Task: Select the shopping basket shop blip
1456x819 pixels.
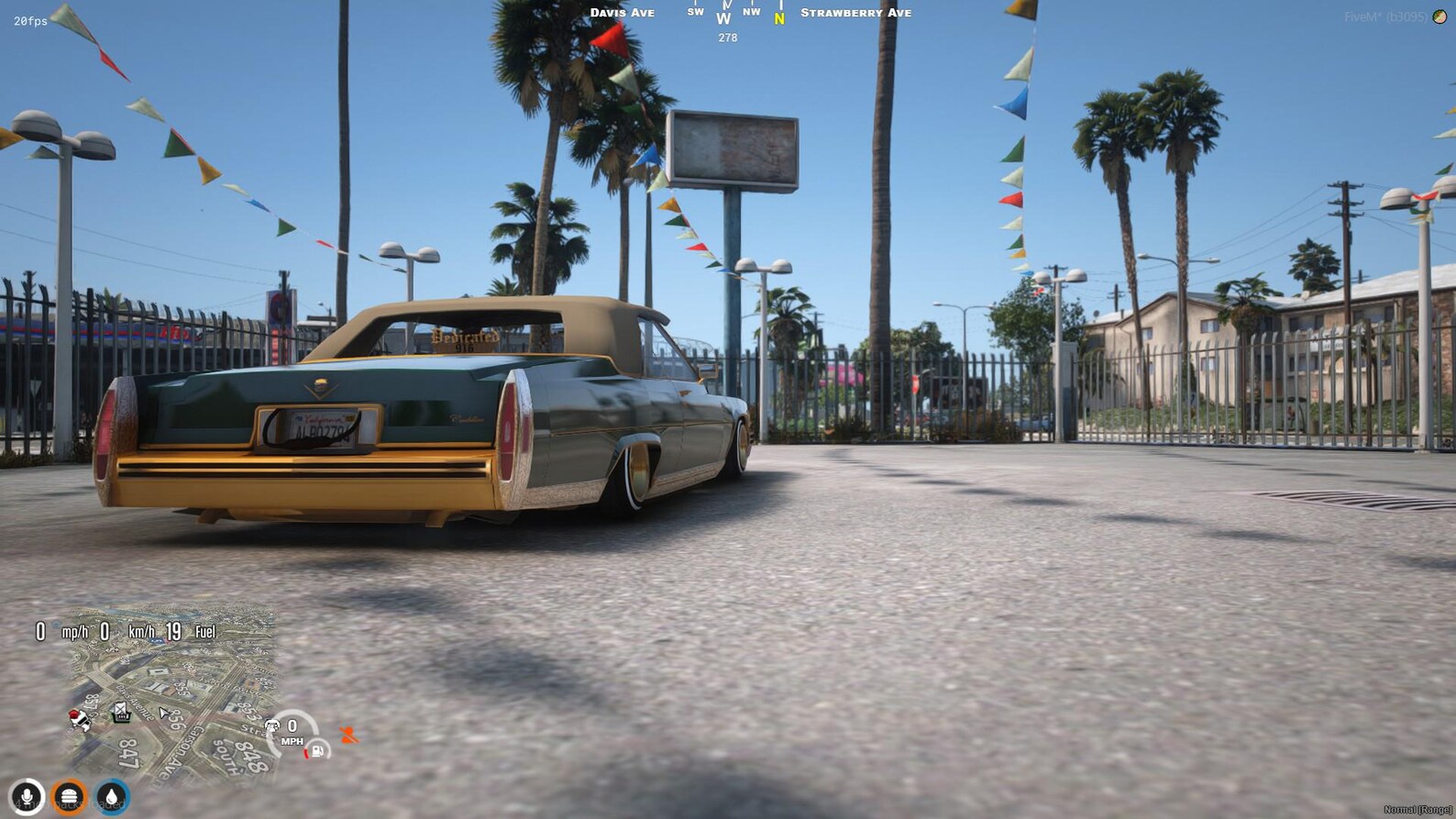Action: tap(121, 714)
